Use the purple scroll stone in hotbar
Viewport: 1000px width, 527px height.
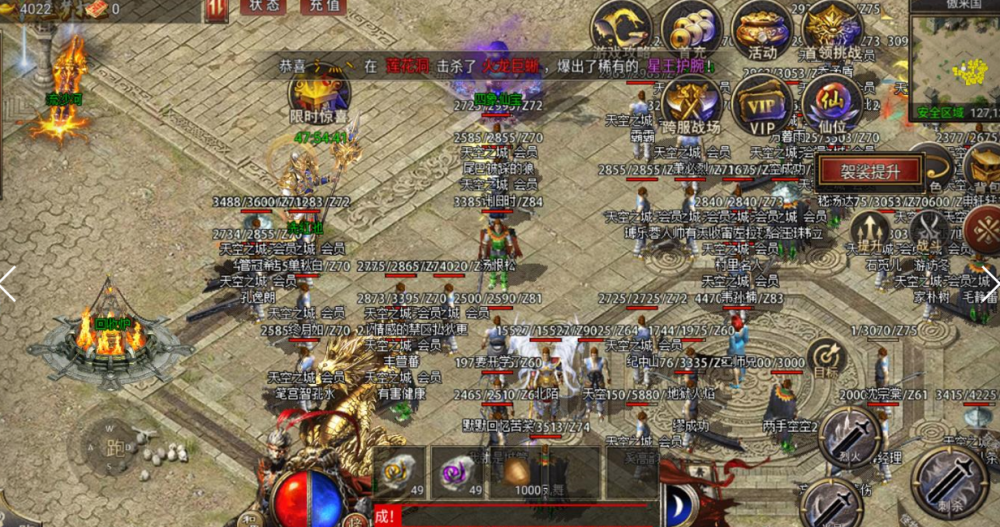pos(459,472)
